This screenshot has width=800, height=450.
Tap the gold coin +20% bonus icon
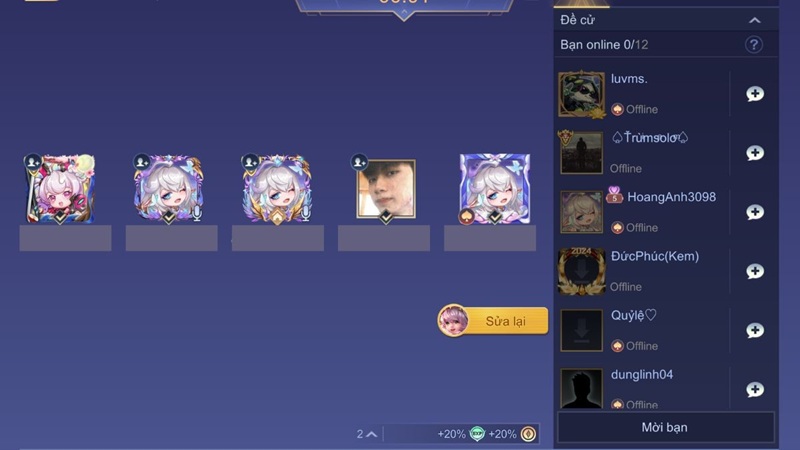(528, 434)
